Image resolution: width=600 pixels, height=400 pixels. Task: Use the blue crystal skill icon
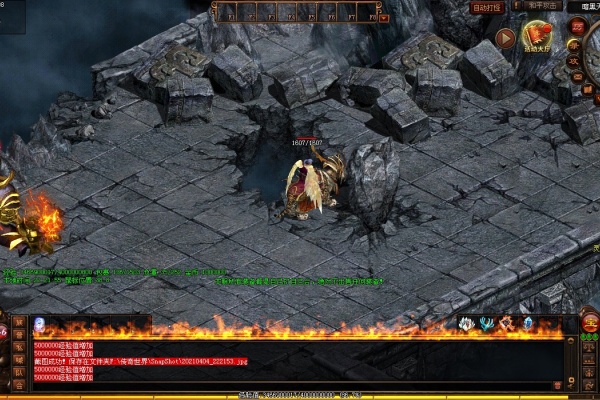(x=528, y=324)
